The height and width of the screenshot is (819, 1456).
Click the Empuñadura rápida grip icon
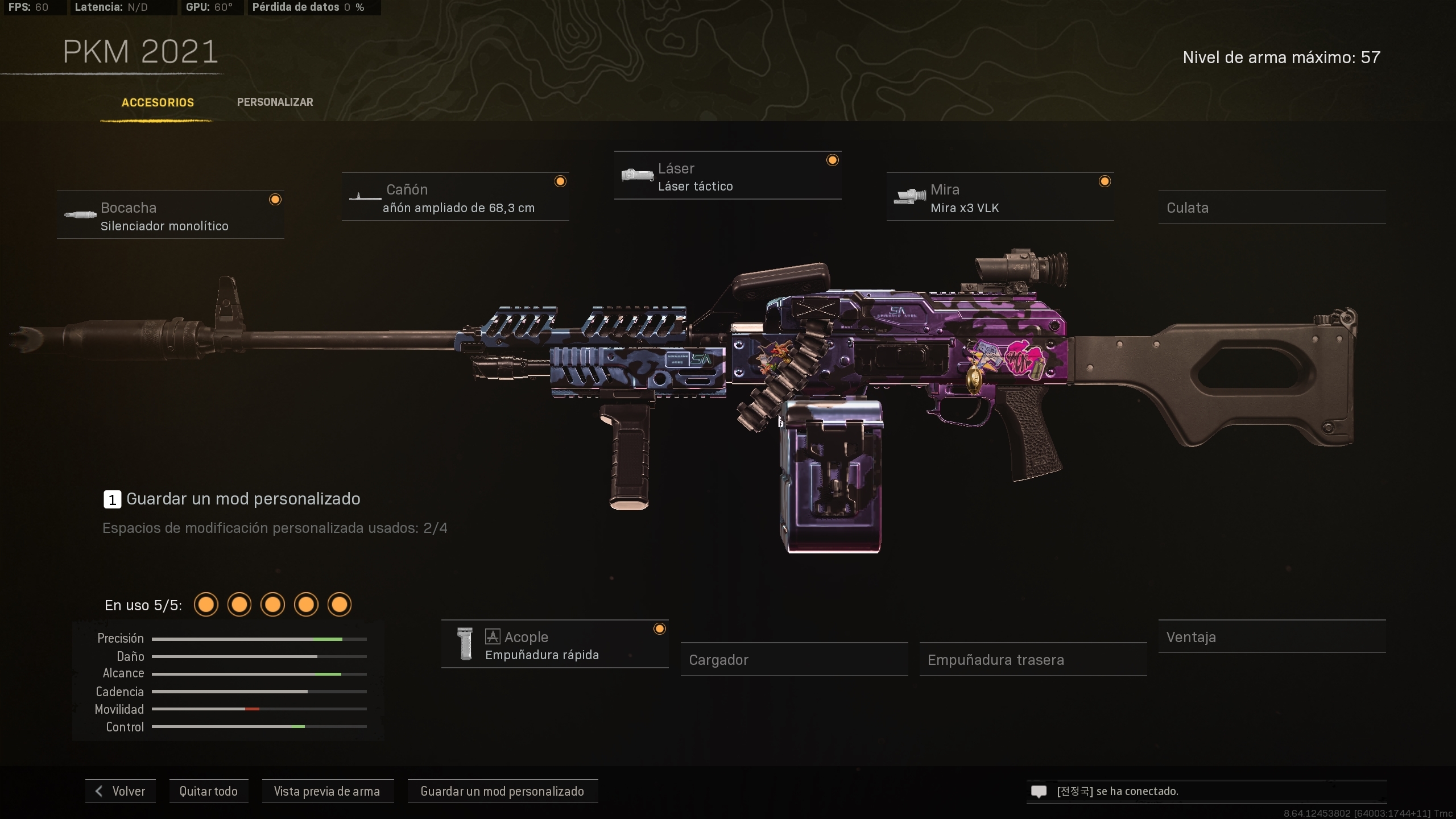pos(465,644)
